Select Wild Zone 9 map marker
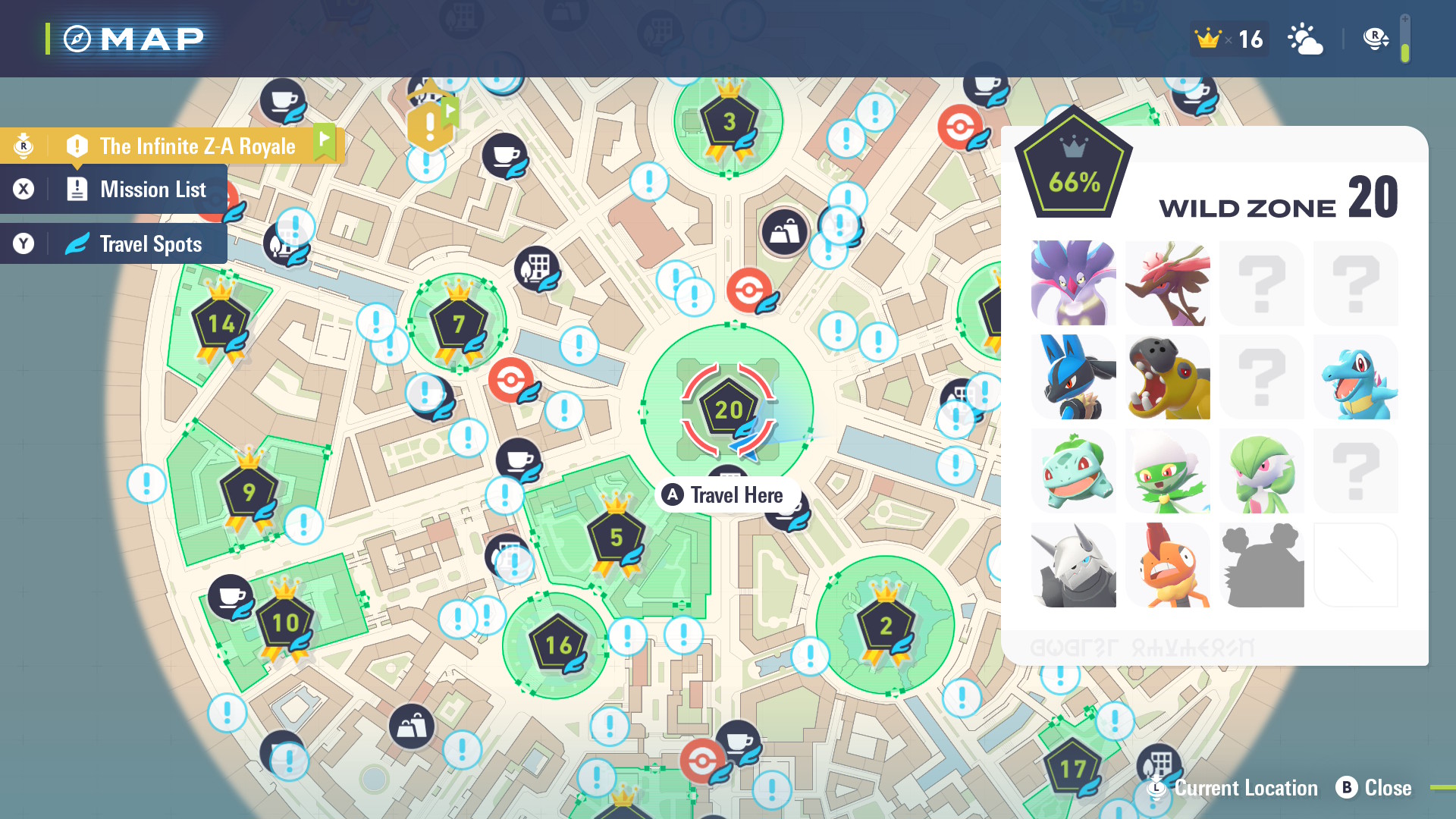1456x819 pixels. (x=249, y=491)
